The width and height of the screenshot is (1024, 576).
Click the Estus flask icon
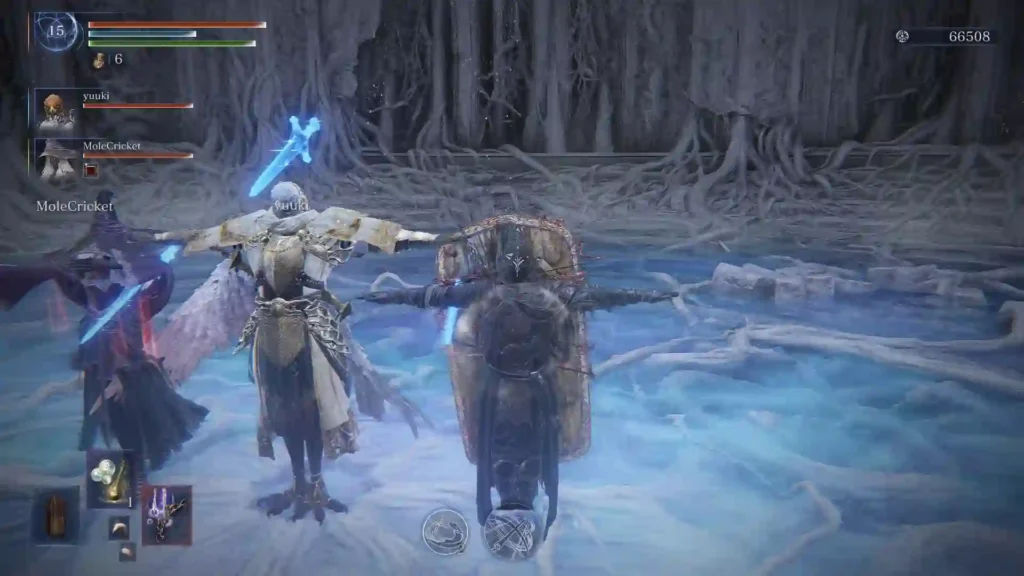100,61
